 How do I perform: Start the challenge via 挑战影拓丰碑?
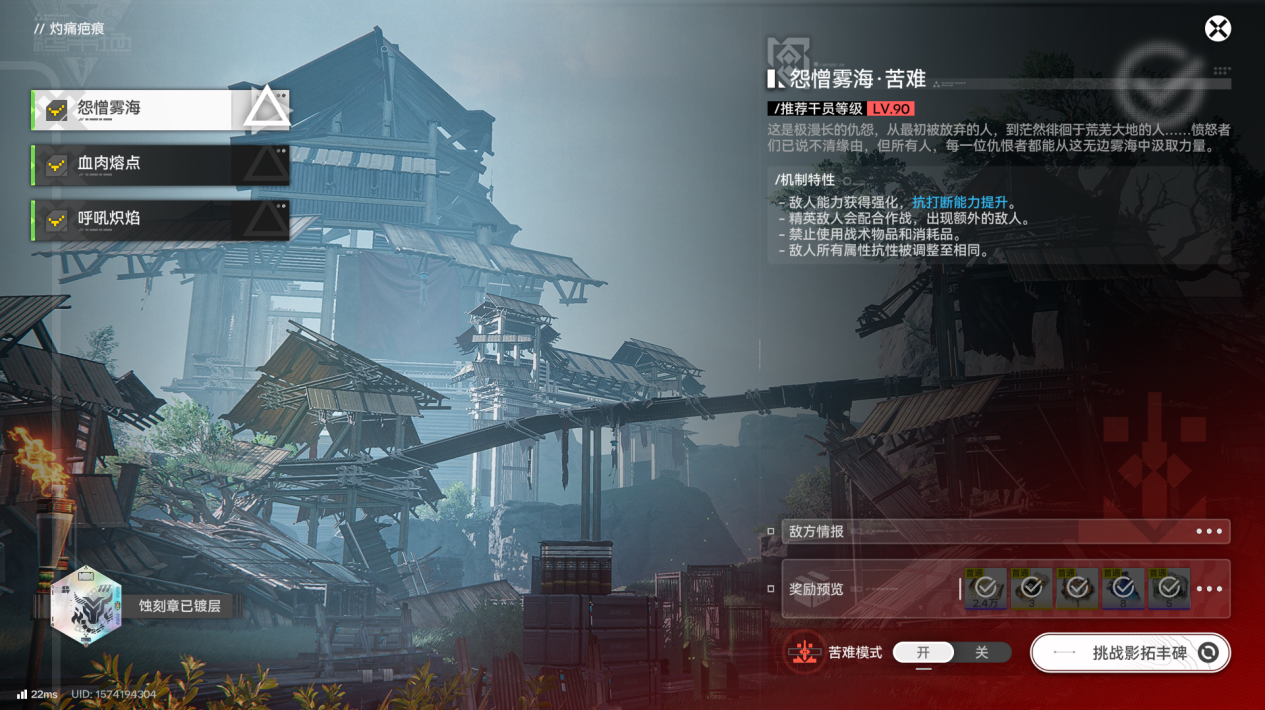1130,653
